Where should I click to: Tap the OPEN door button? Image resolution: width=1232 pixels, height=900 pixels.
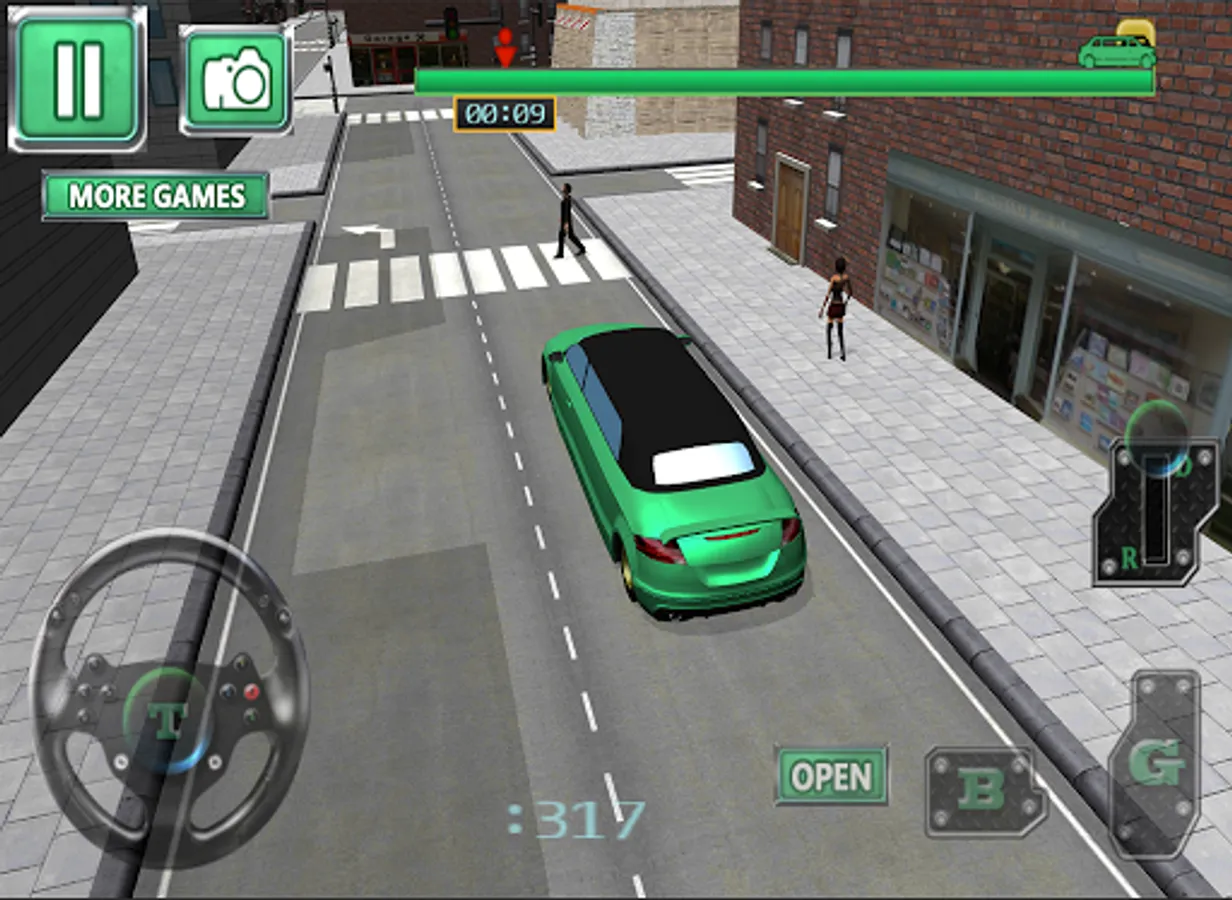pyautogui.click(x=831, y=776)
